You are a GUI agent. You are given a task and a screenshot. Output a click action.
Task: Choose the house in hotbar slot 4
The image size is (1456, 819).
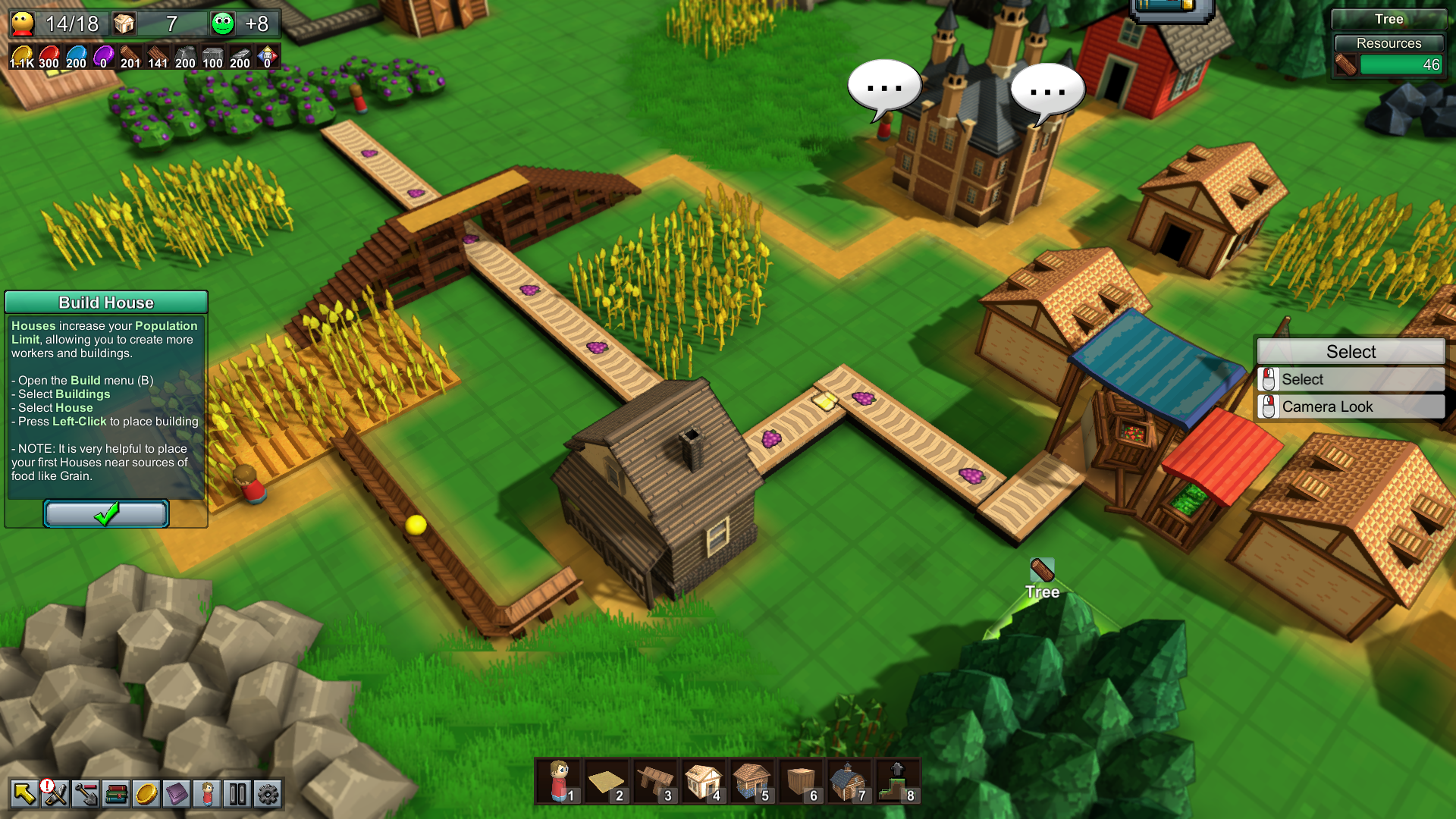tap(704, 781)
